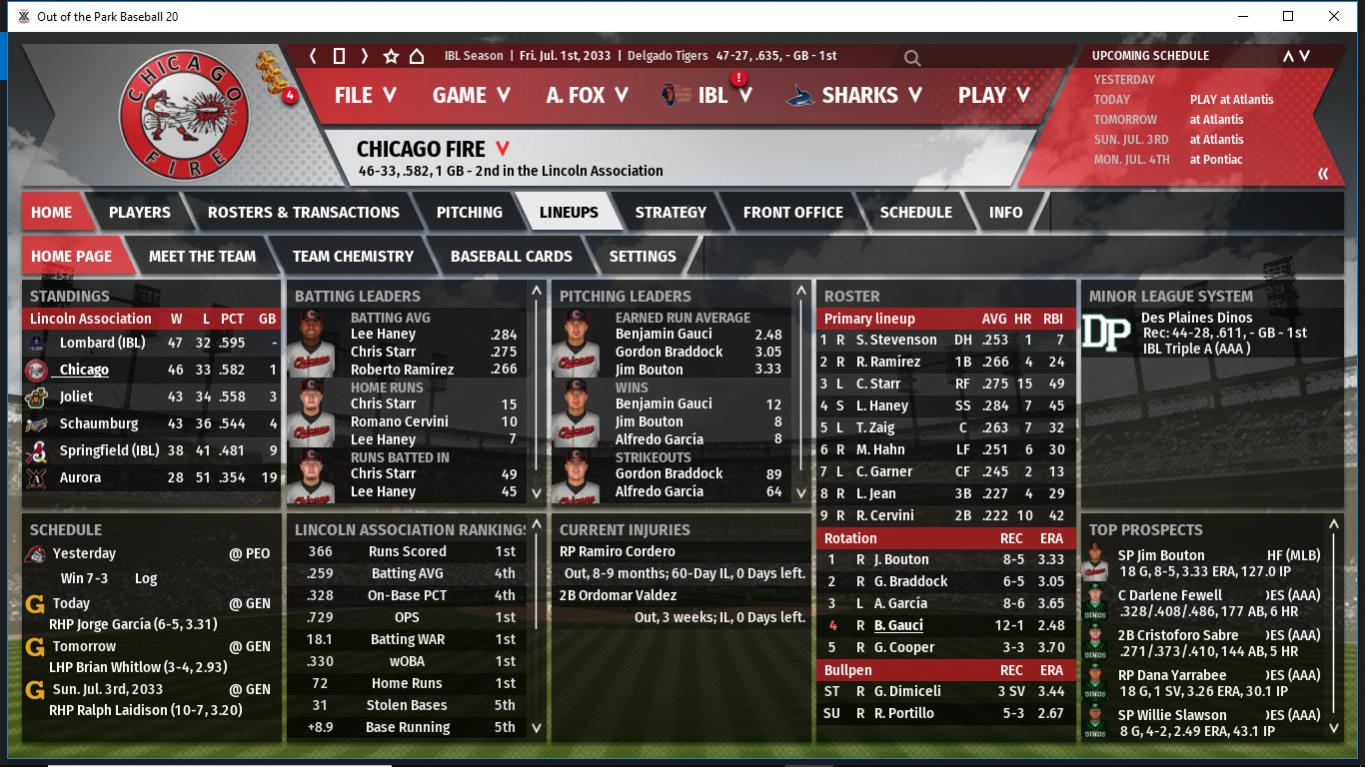Image resolution: width=1365 pixels, height=767 pixels.
Task: Close the game window
Action: click(1334, 16)
